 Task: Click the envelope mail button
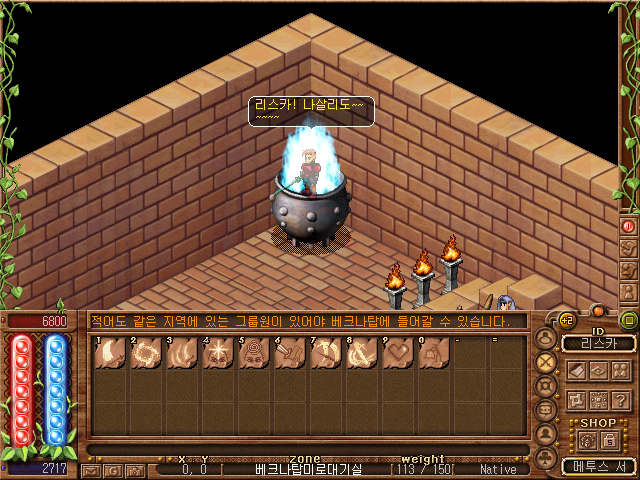coord(91,470)
